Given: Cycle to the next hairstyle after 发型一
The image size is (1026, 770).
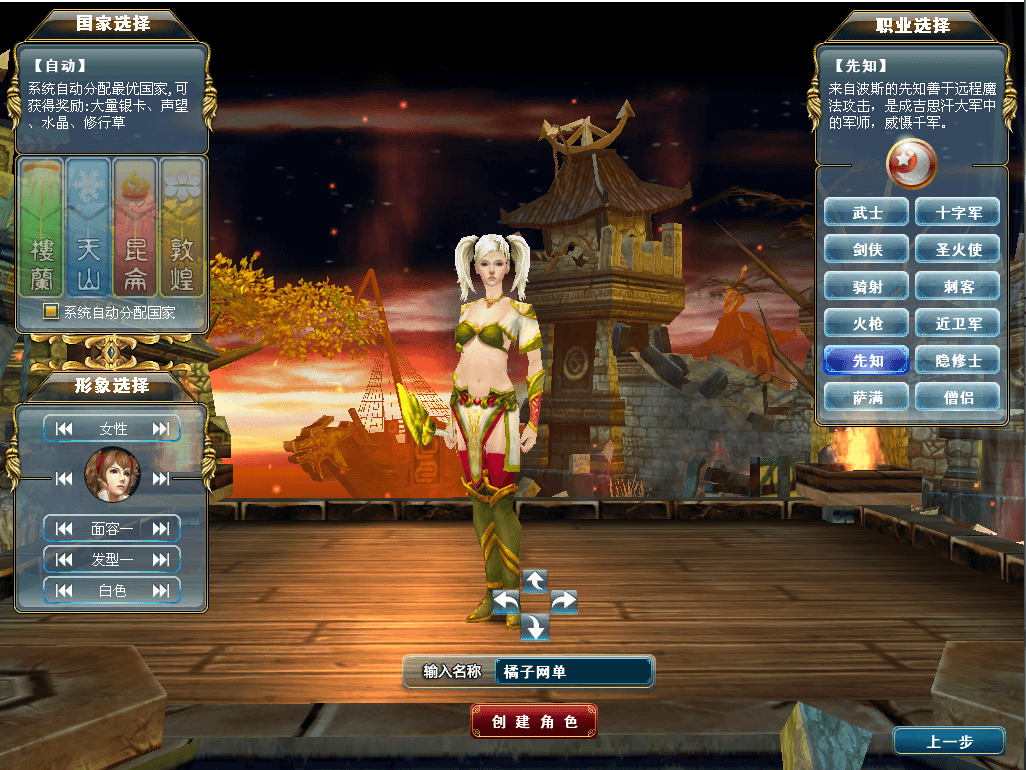Looking at the screenshot, I should point(160,559).
